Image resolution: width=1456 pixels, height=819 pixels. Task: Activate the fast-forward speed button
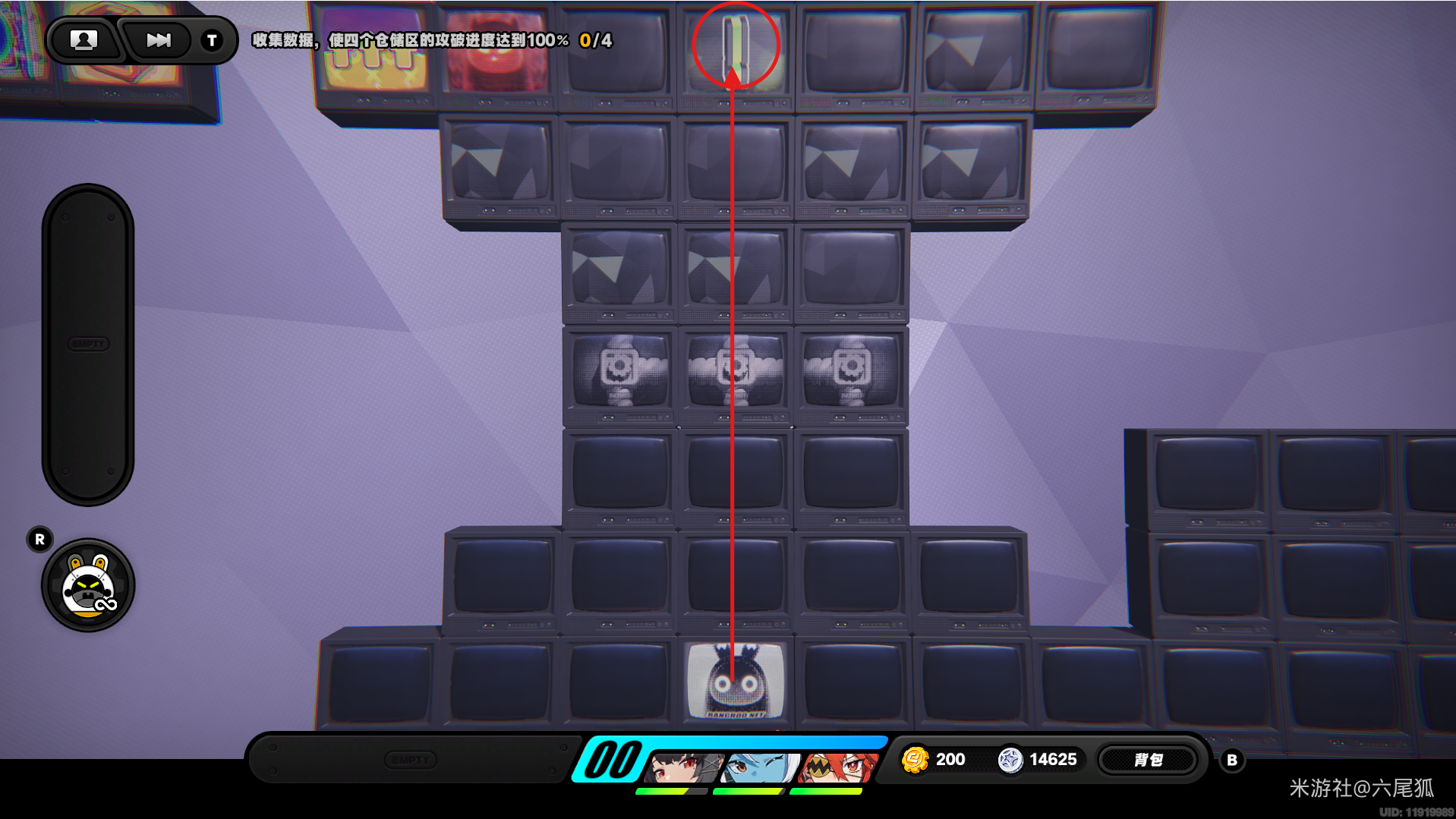[x=158, y=40]
